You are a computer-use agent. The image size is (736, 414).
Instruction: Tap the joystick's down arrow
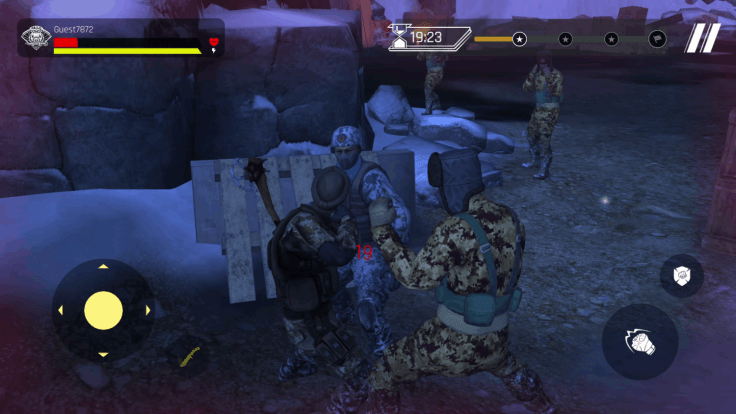click(103, 354)
